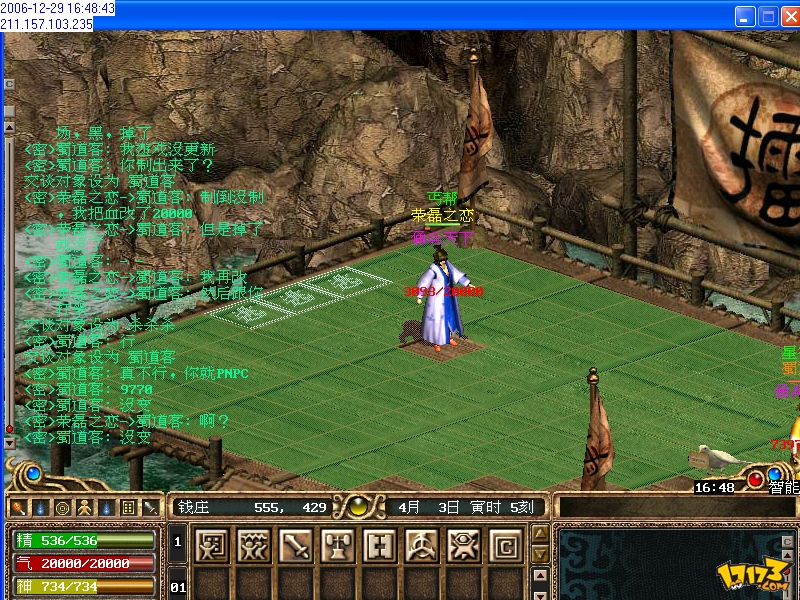Open the character figure icon
Image resolution: width=800 pixels, height=600 pixels.
pyautogui.click(x=84, y=507)
